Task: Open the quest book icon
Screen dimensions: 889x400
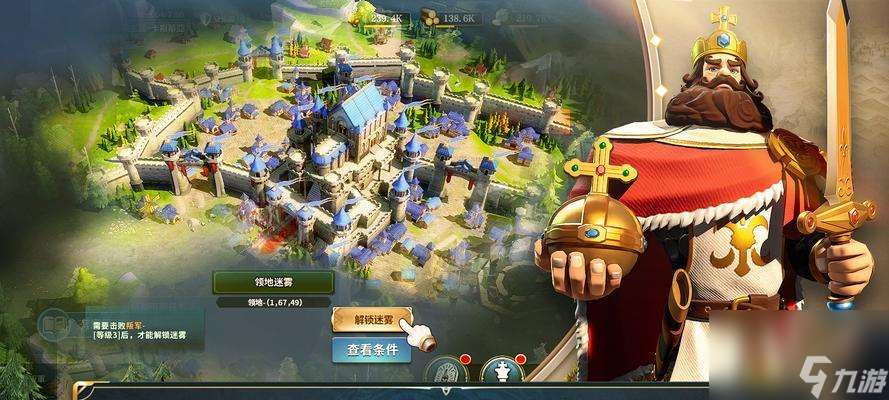Action: [54, 327]
